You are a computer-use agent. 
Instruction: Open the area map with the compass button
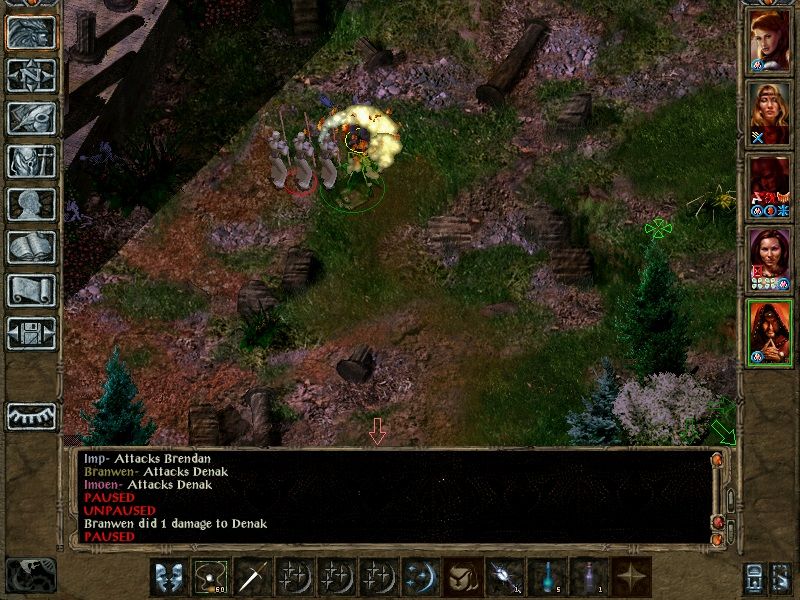tap(31, 76)
